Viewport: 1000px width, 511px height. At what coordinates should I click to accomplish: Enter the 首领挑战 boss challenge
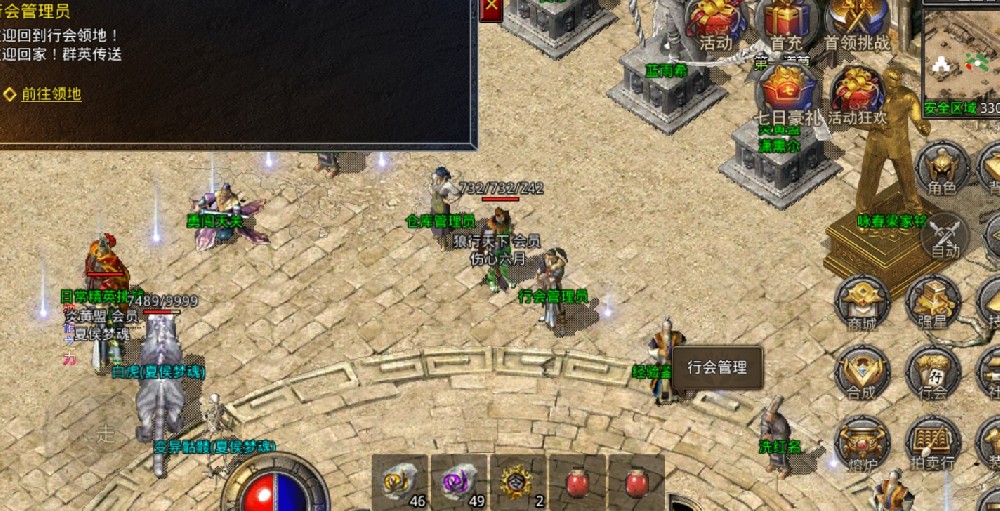(x=857, y=24)
